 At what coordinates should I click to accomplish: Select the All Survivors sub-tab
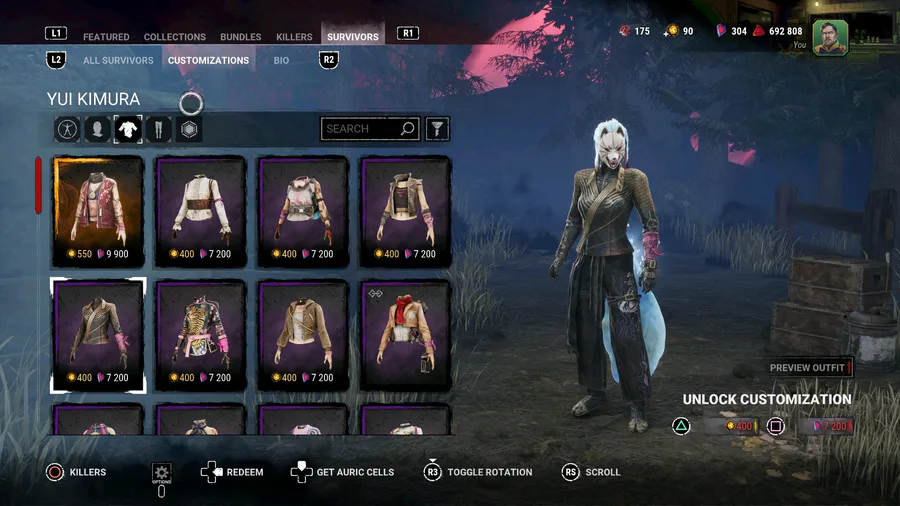click(118, 60)
